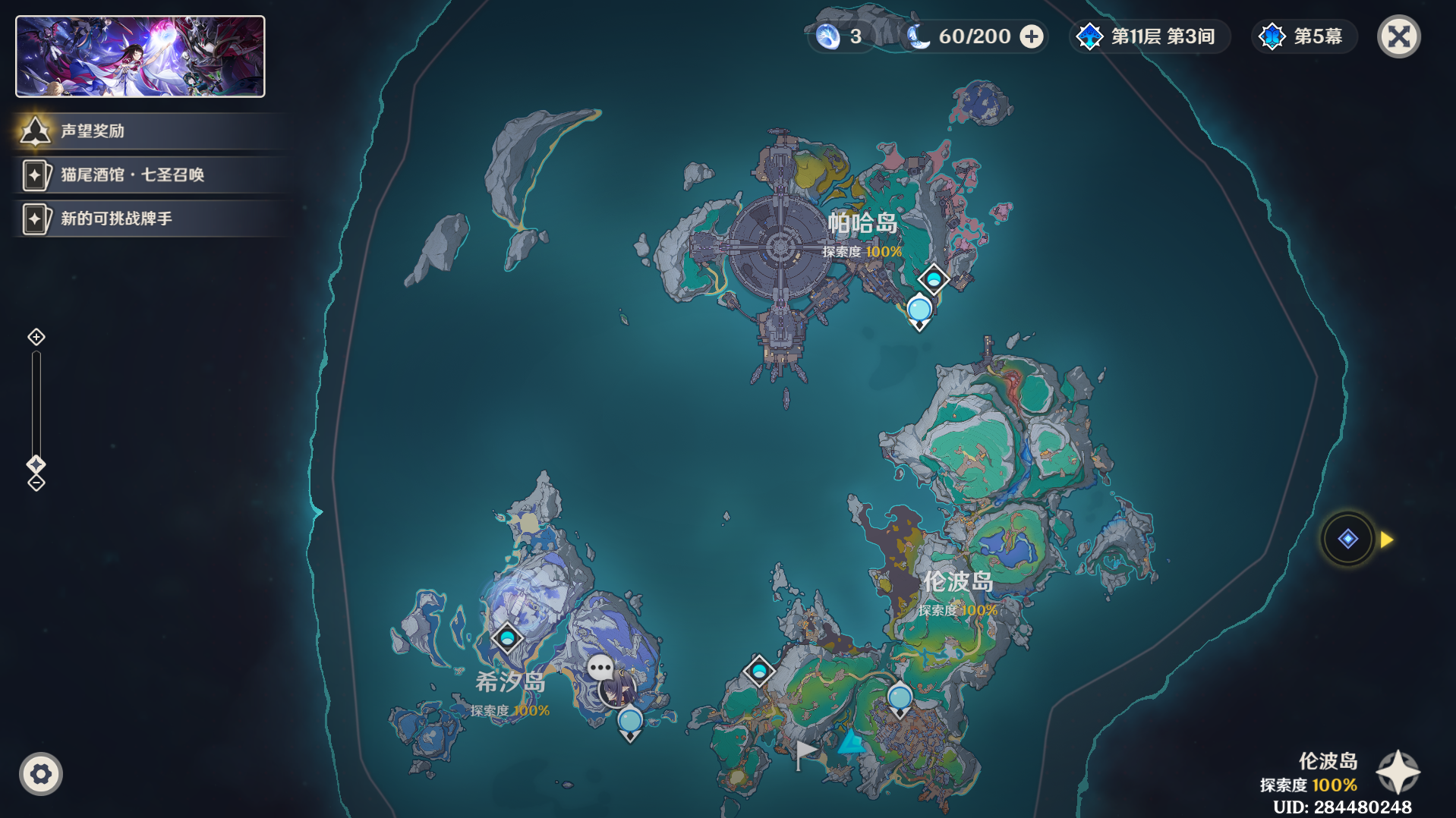
Task: Open the event banner thumbnail
Action: (140, 57)
